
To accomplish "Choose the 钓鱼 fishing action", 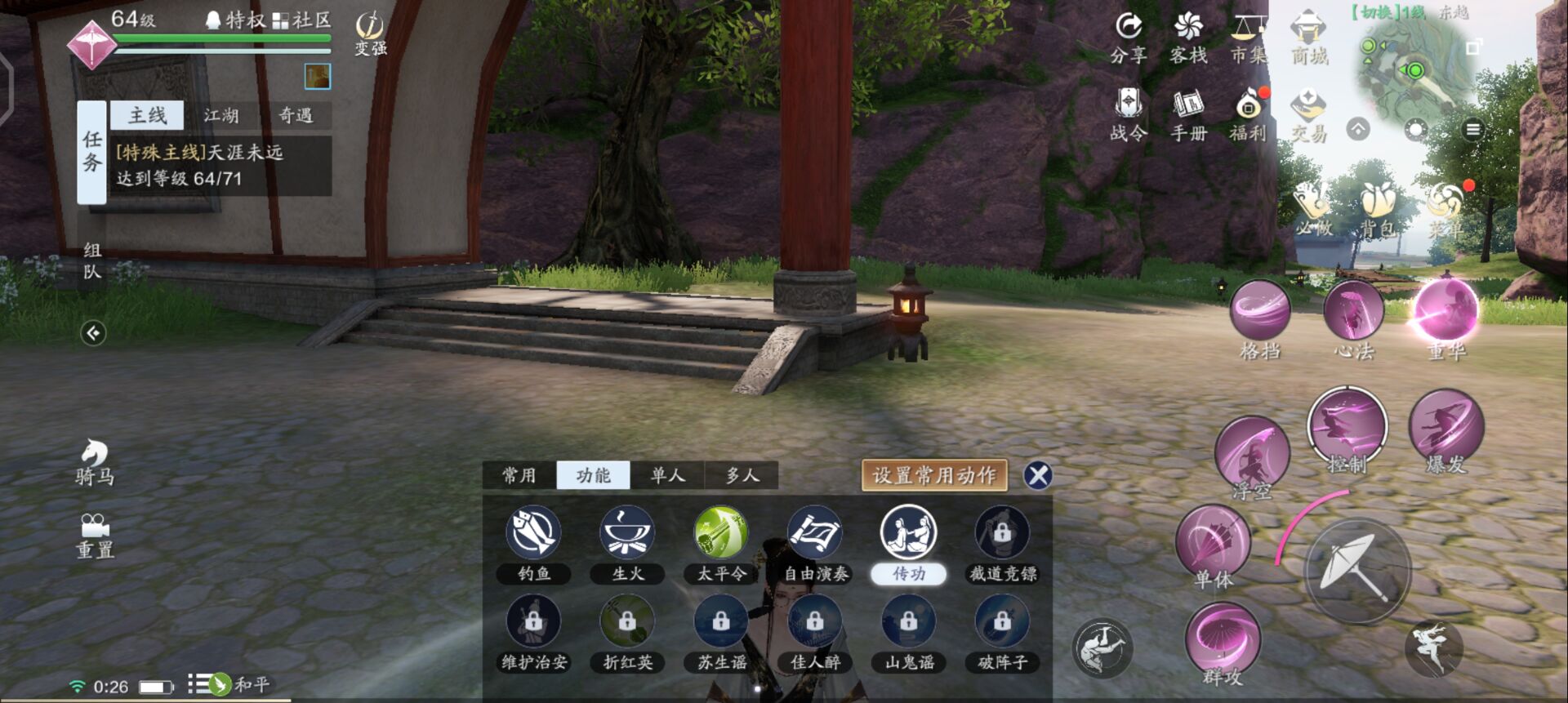I will click(x=533, y=532).
